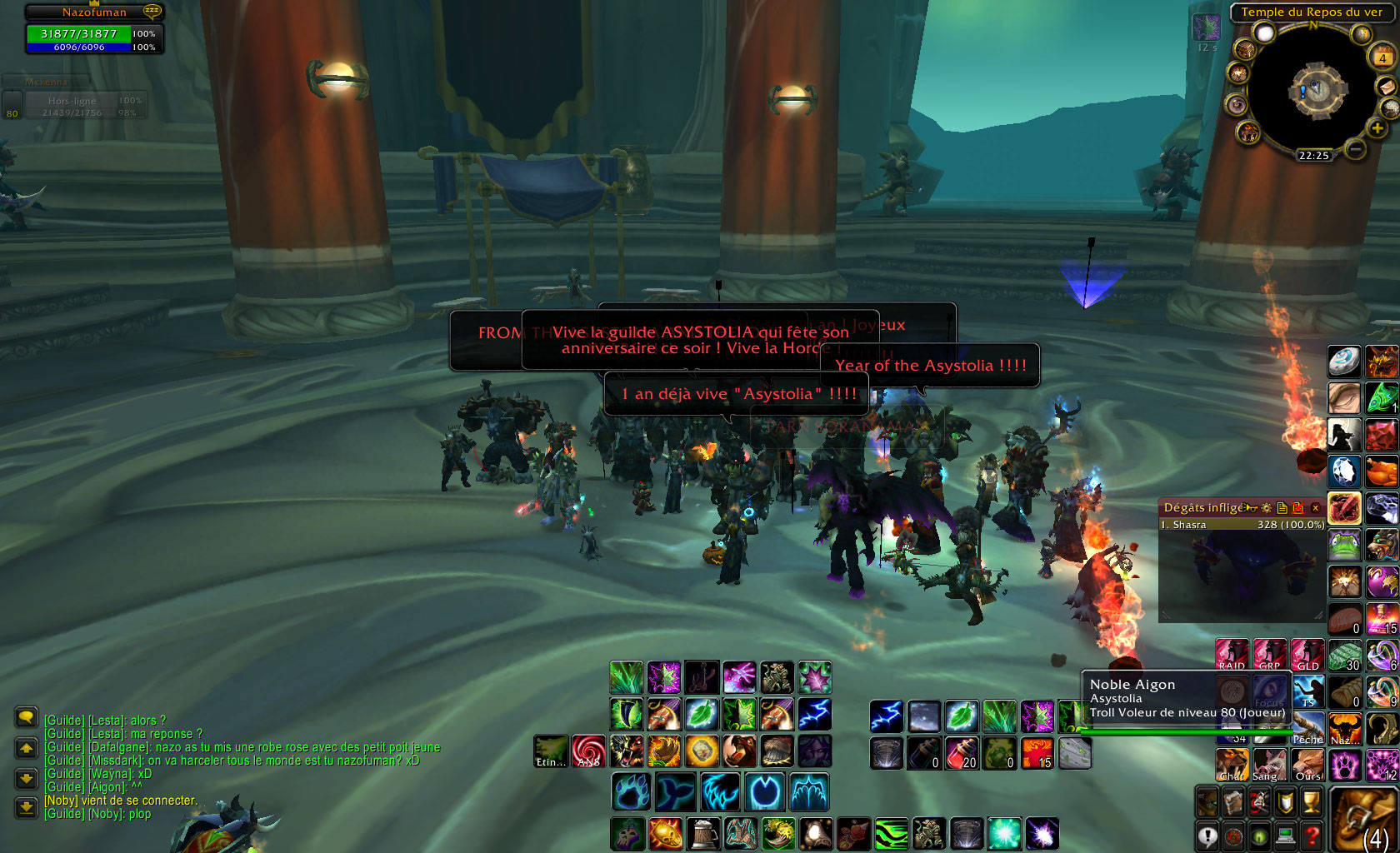Select the Pêche fishing macro icon
The height and width of the screenshot is (853, 1400).
click(x=1307, y=728)
